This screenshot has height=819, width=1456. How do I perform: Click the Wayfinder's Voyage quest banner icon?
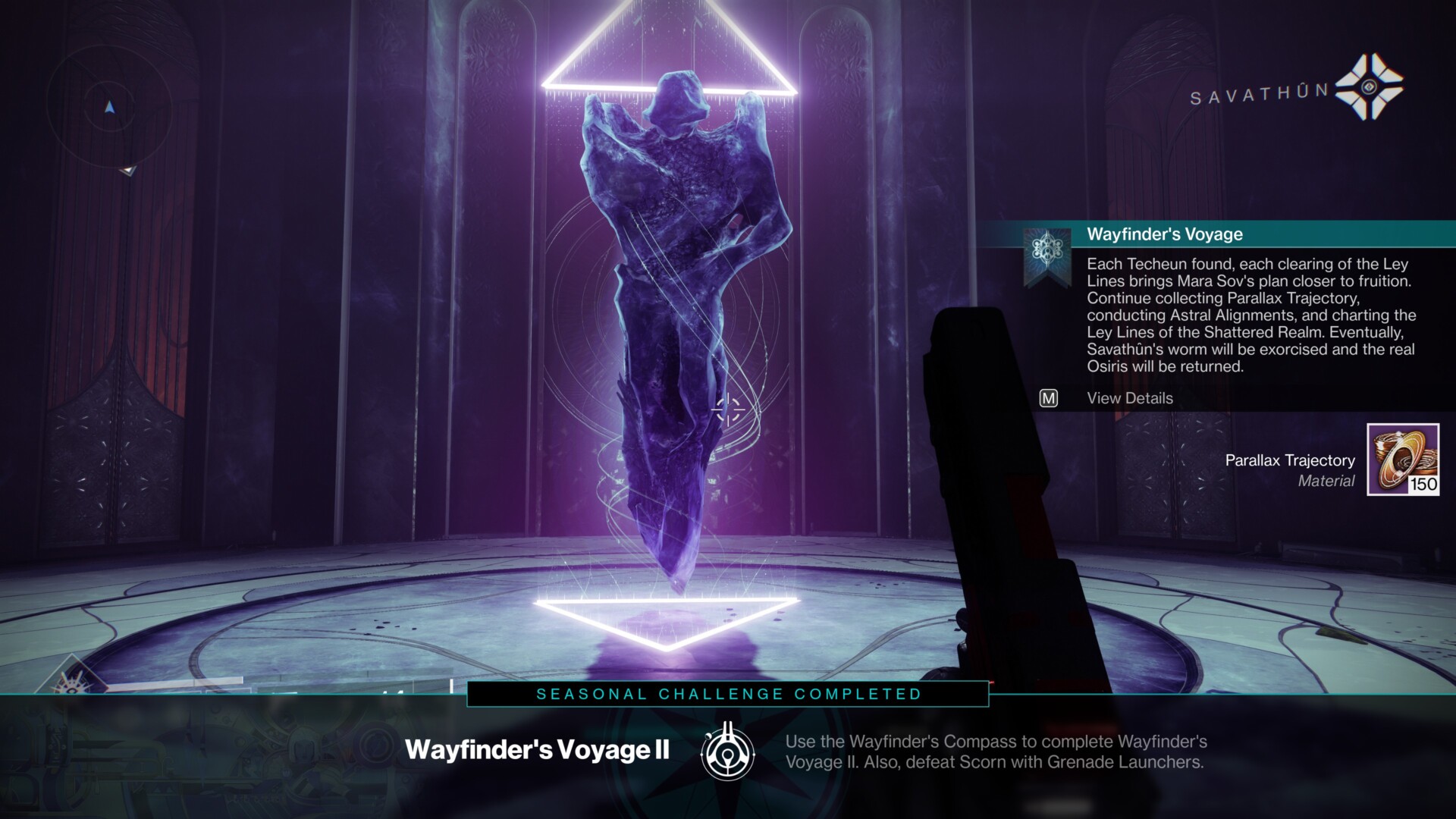1047,254
